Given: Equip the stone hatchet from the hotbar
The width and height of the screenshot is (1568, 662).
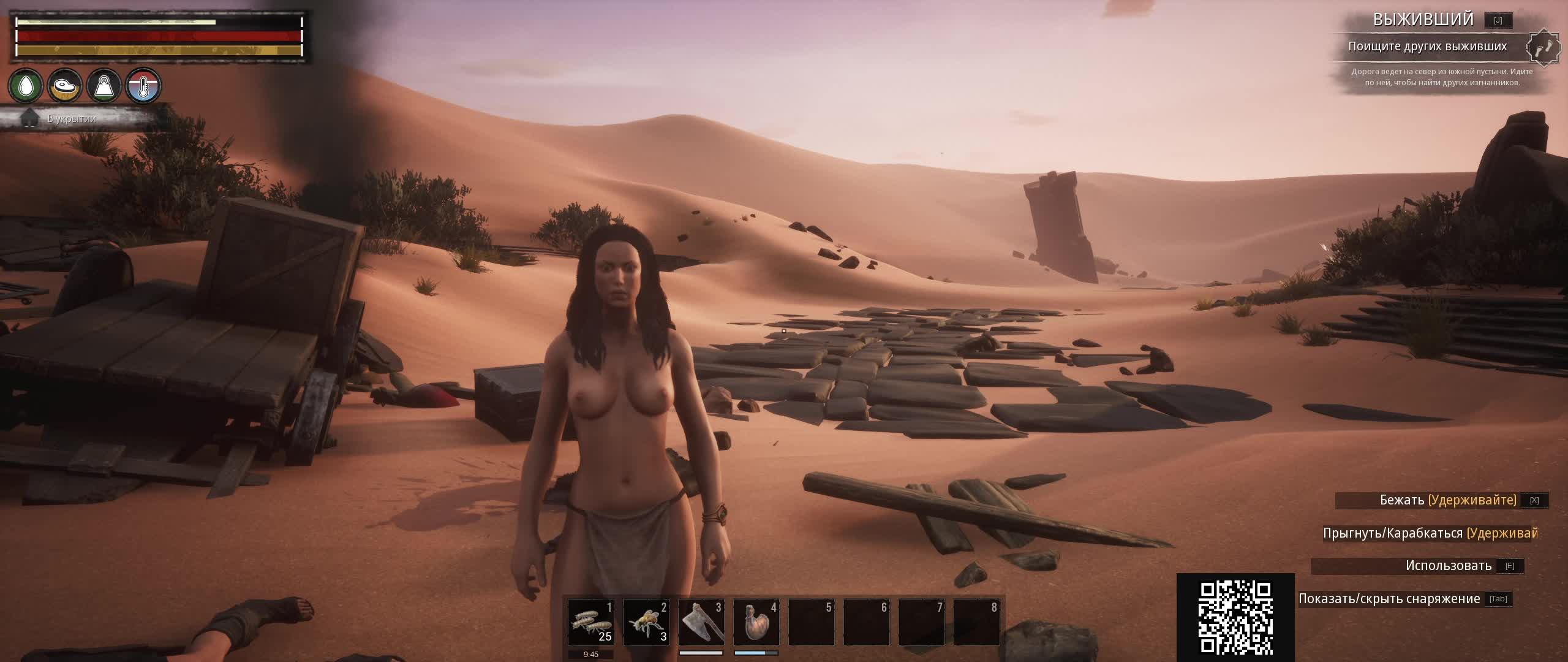Looking at the screenshot, I should tap(701, 622).
